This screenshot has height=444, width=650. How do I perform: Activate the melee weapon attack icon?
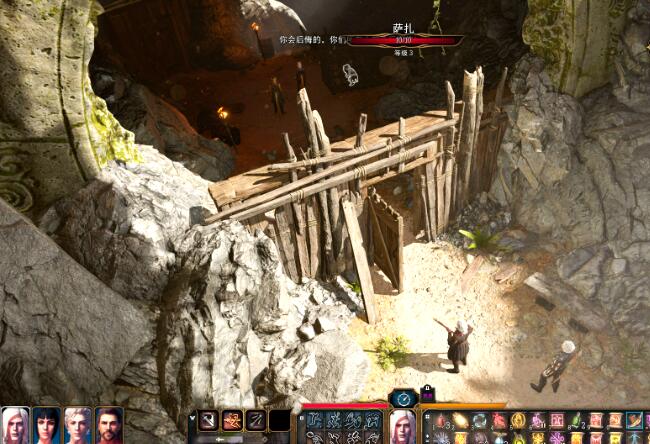pos(209,421)
